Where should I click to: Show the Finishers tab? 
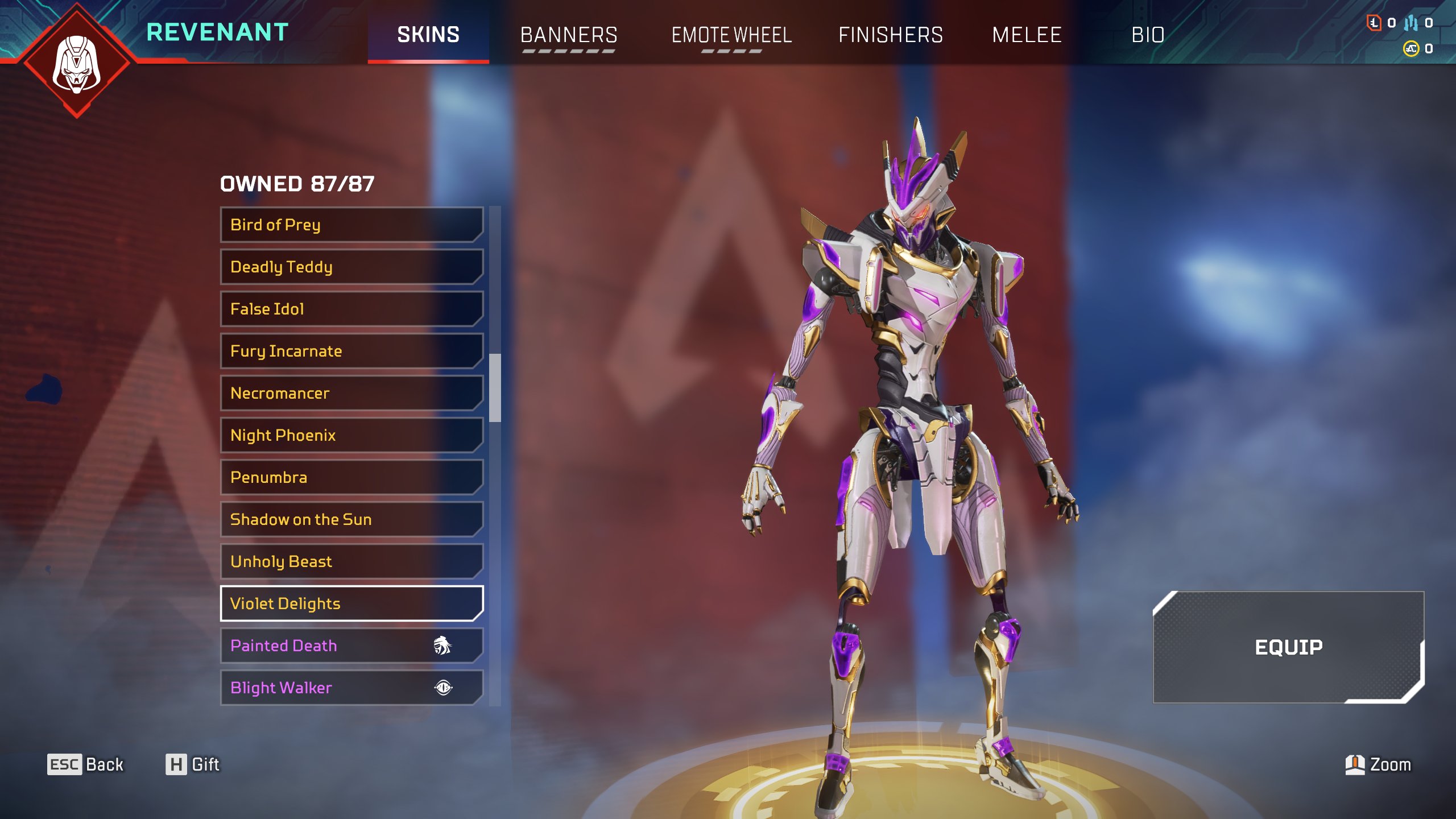891,35
